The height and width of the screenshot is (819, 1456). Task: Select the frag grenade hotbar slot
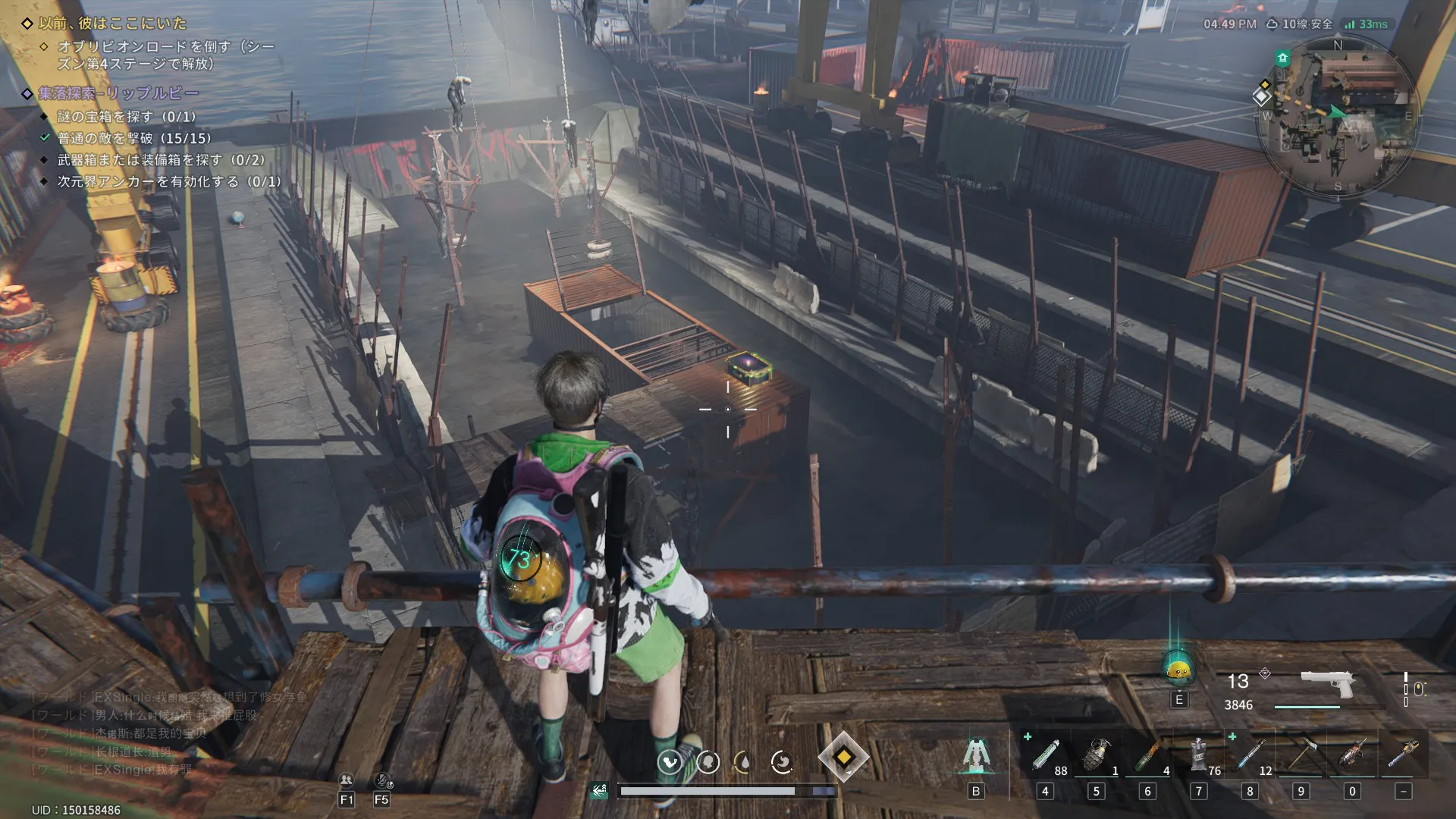click(x=1096, y=756)
